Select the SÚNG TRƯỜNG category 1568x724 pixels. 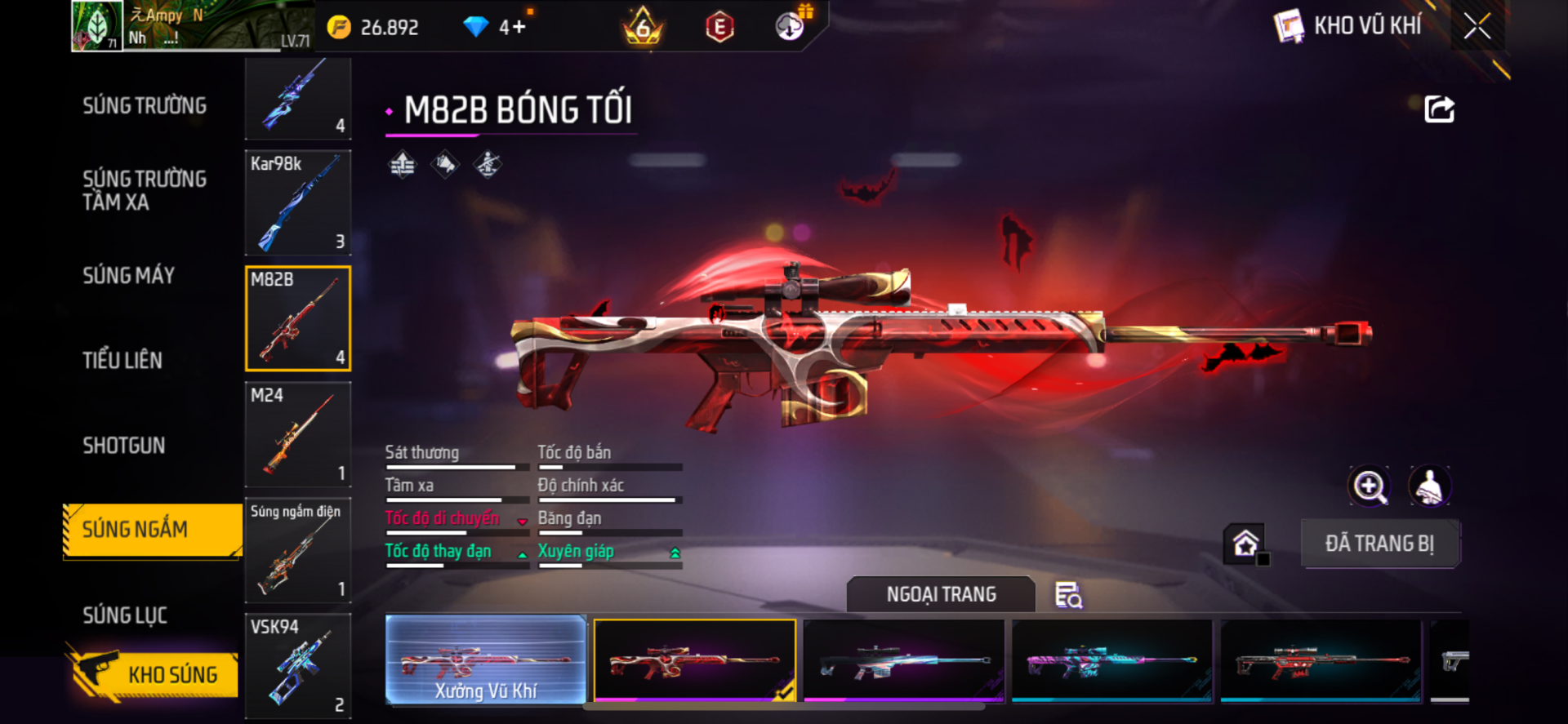145,106
